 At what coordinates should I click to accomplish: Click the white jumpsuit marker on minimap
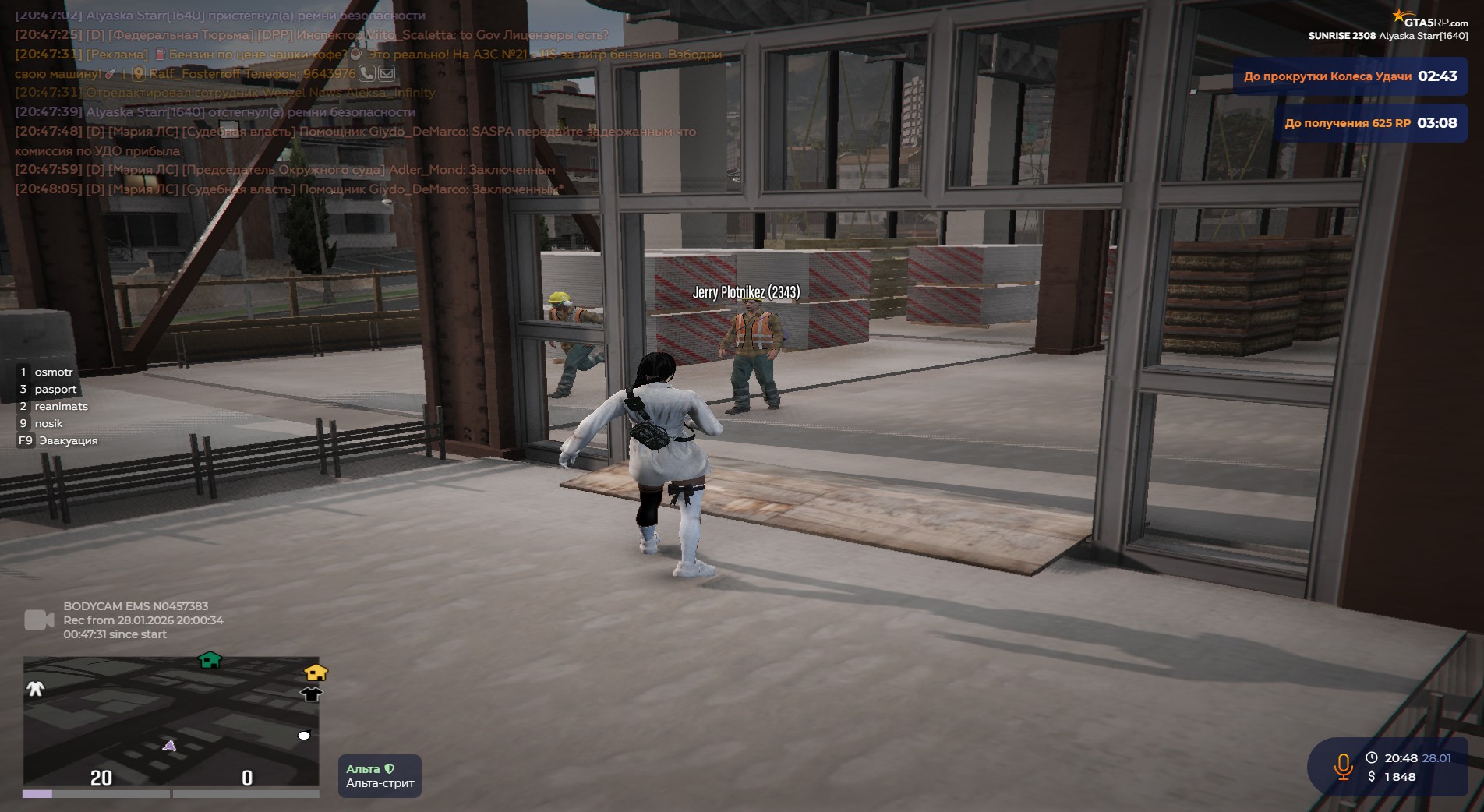[36, 688]
